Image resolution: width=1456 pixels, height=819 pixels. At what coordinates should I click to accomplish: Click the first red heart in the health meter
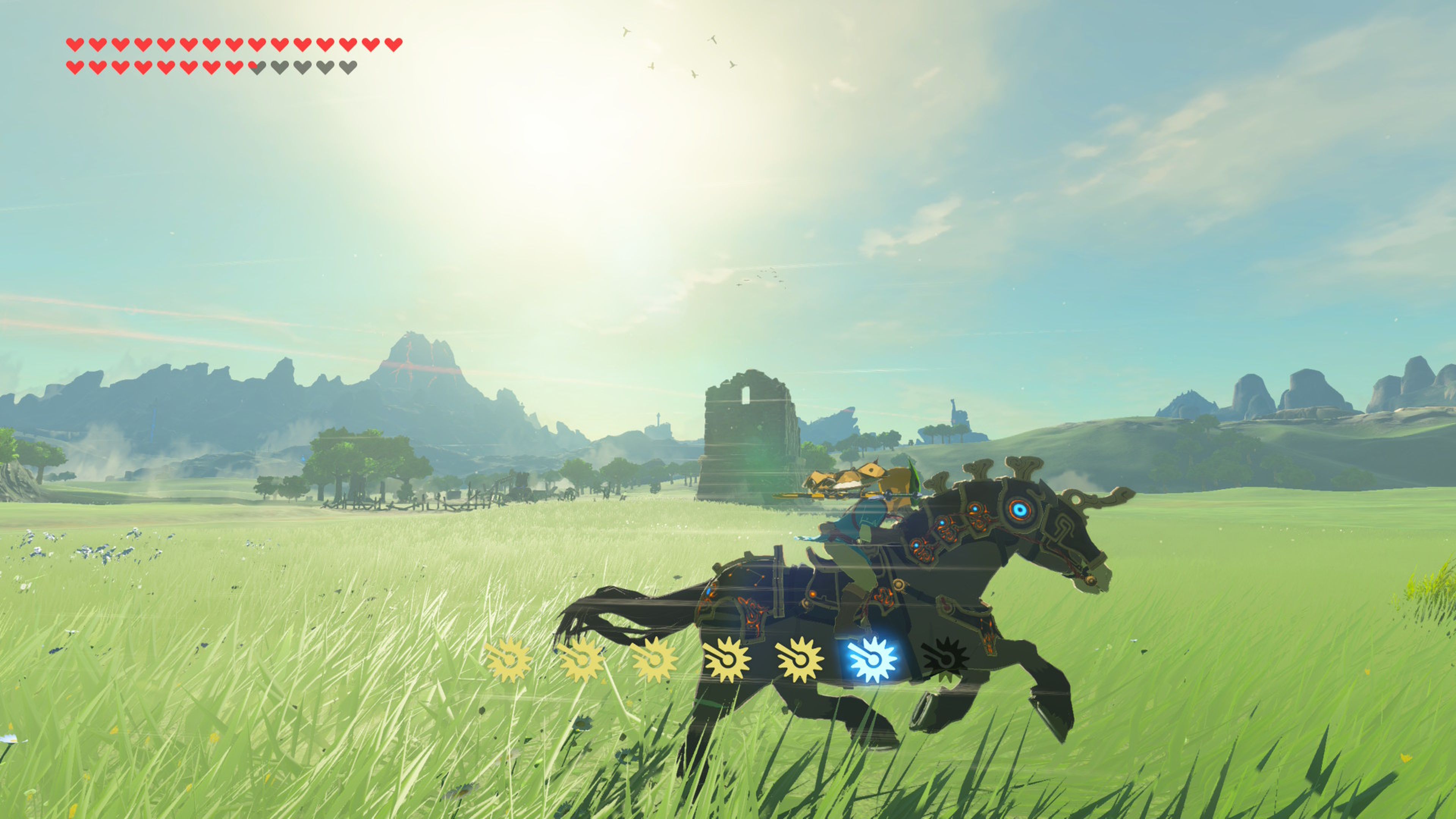76,45
